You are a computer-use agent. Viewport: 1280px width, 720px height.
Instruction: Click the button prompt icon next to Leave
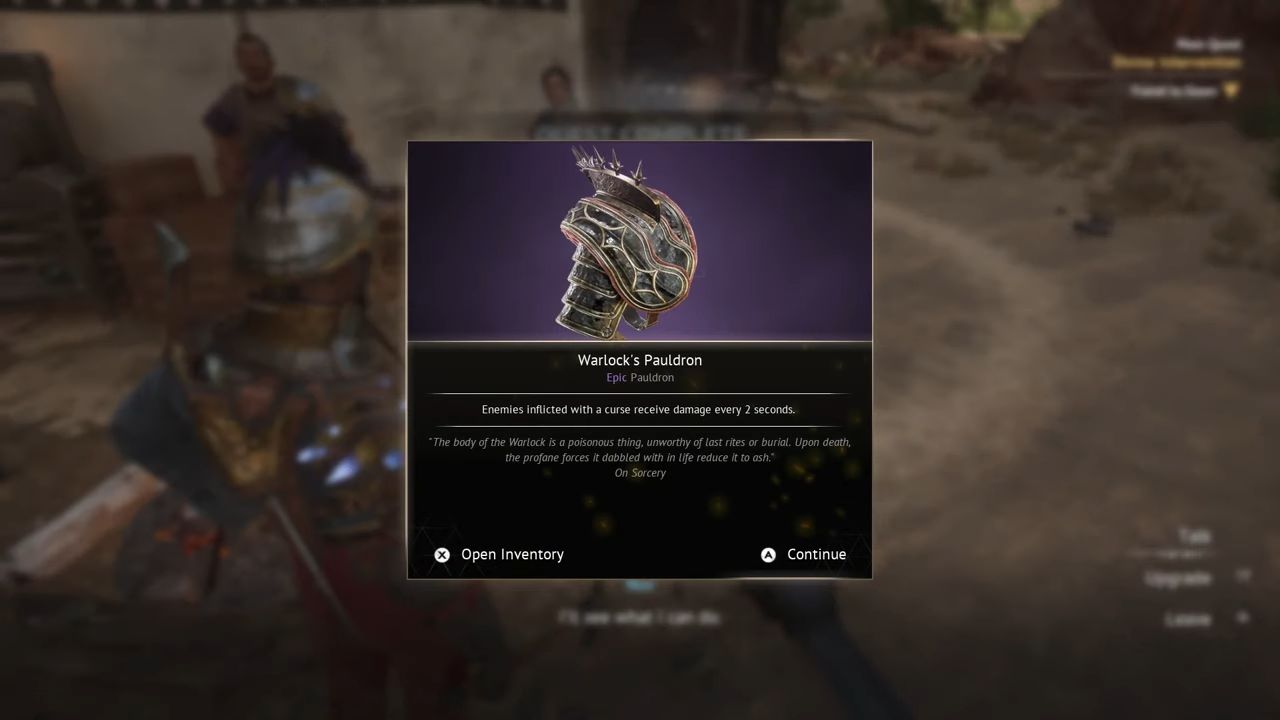coord(1242,616)
